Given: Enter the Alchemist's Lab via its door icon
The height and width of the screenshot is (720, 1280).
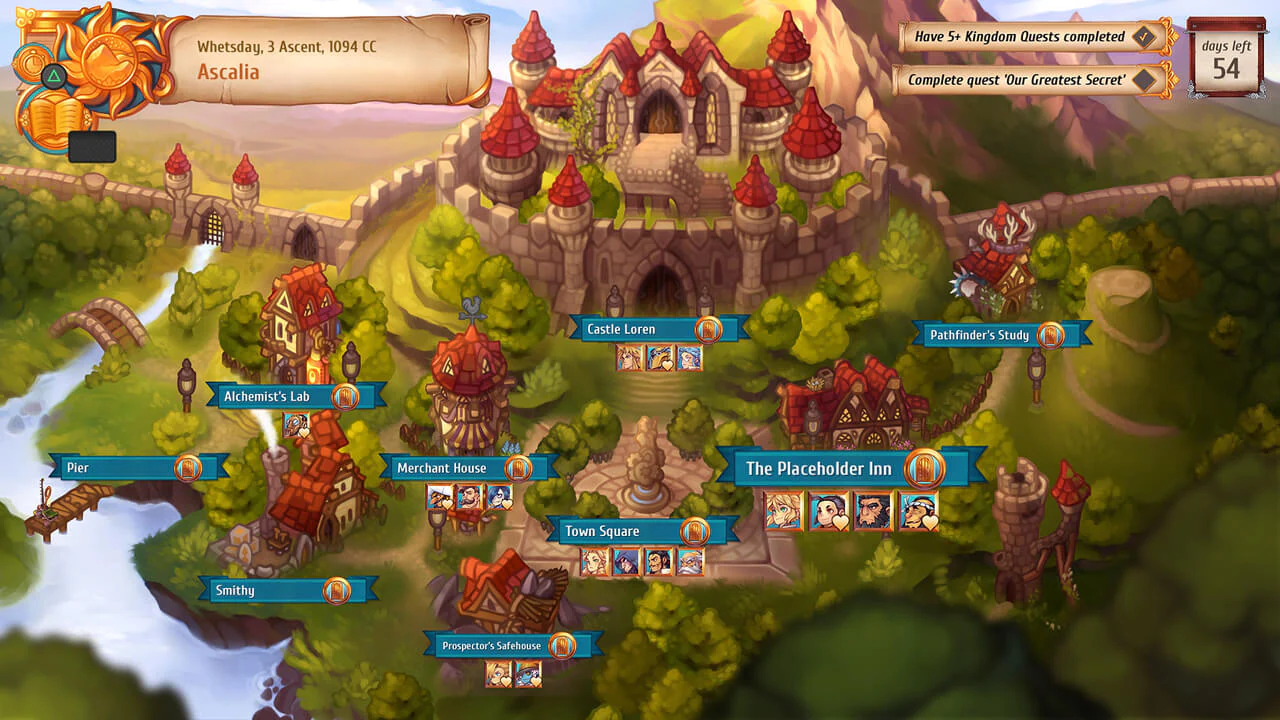Looking at the screenshot, I should tap(344, 396).
